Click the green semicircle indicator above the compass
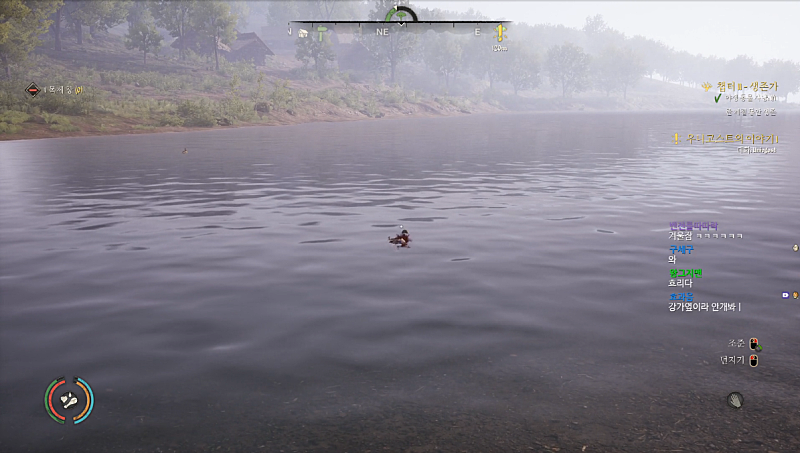Viewport: 800px width, 453px height. [401, 15]
